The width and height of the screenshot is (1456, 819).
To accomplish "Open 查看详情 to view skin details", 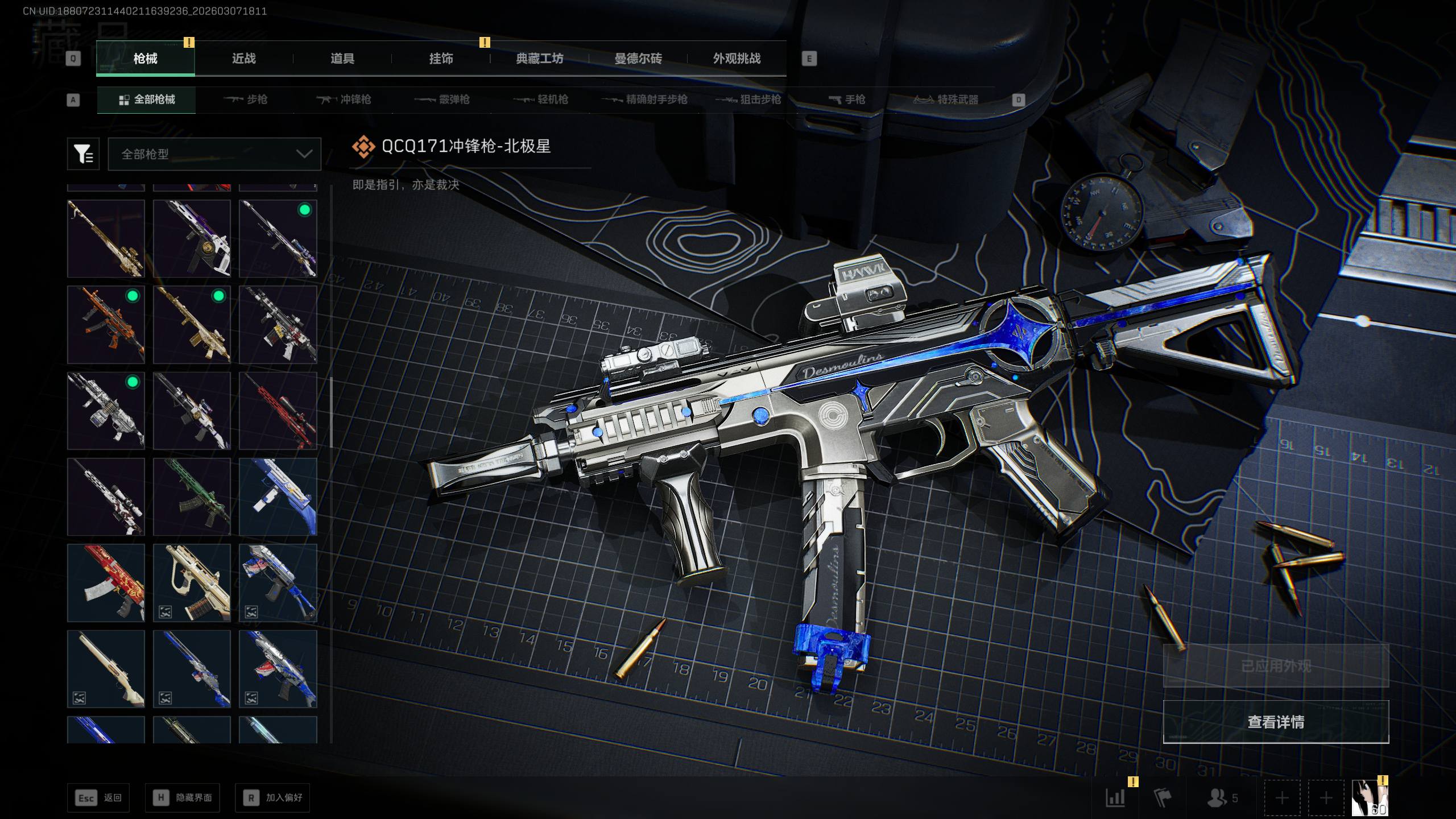I will point(1276,722).
